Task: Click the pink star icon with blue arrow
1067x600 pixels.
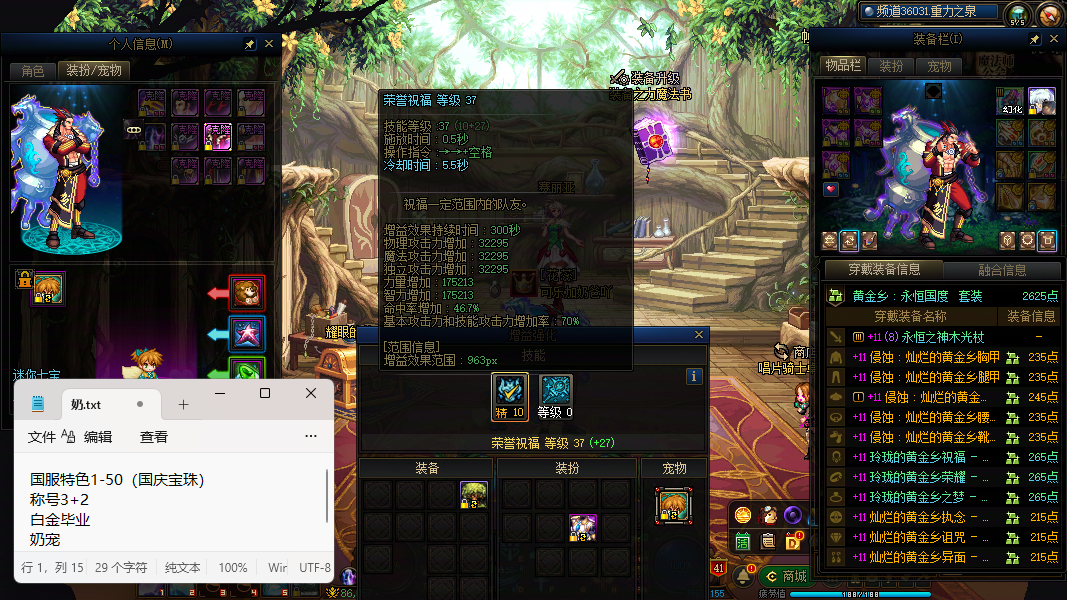Action: pos(247,333)
